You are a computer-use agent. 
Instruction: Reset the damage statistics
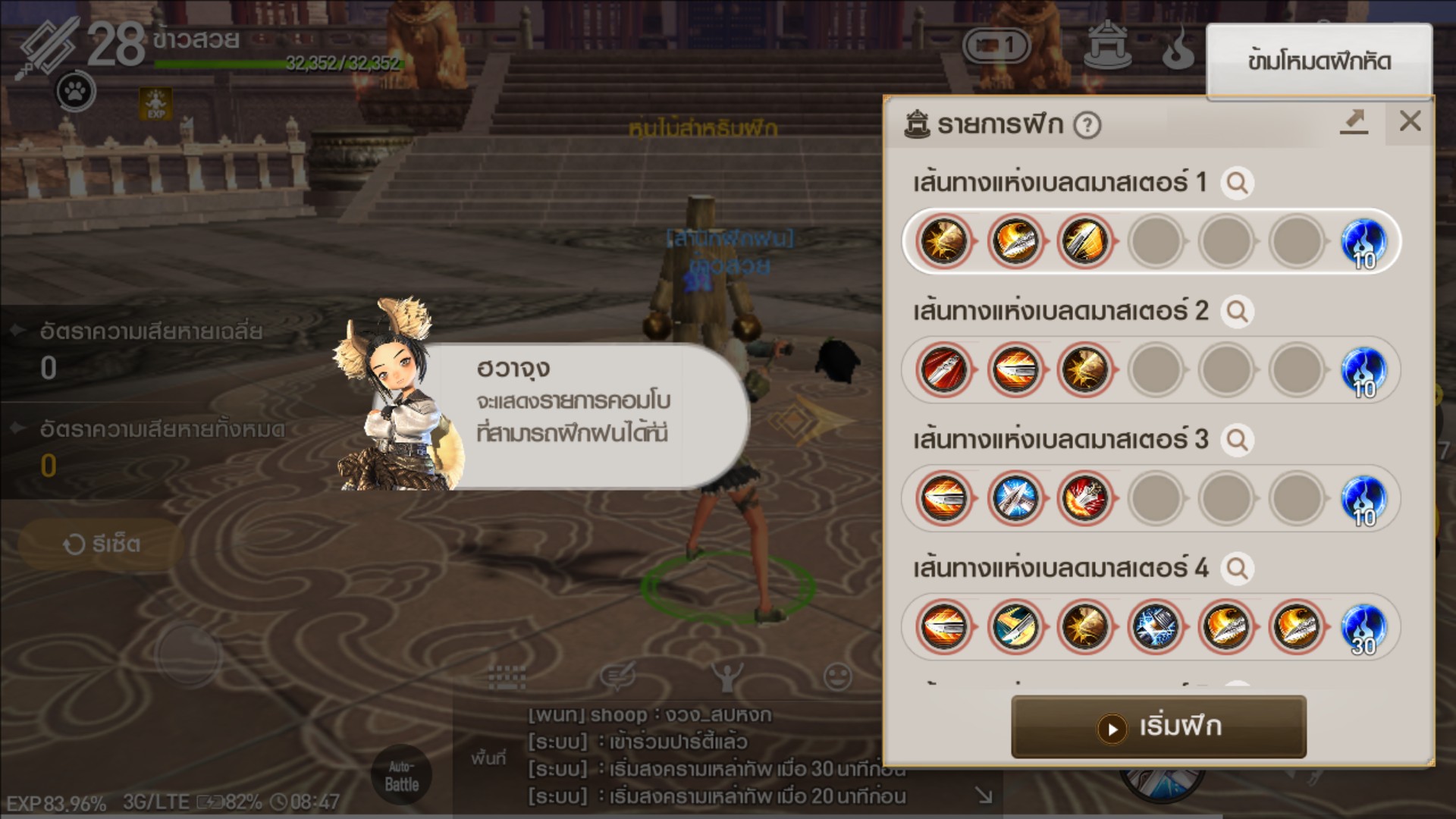pyautogui.click(x=101, y=544)
